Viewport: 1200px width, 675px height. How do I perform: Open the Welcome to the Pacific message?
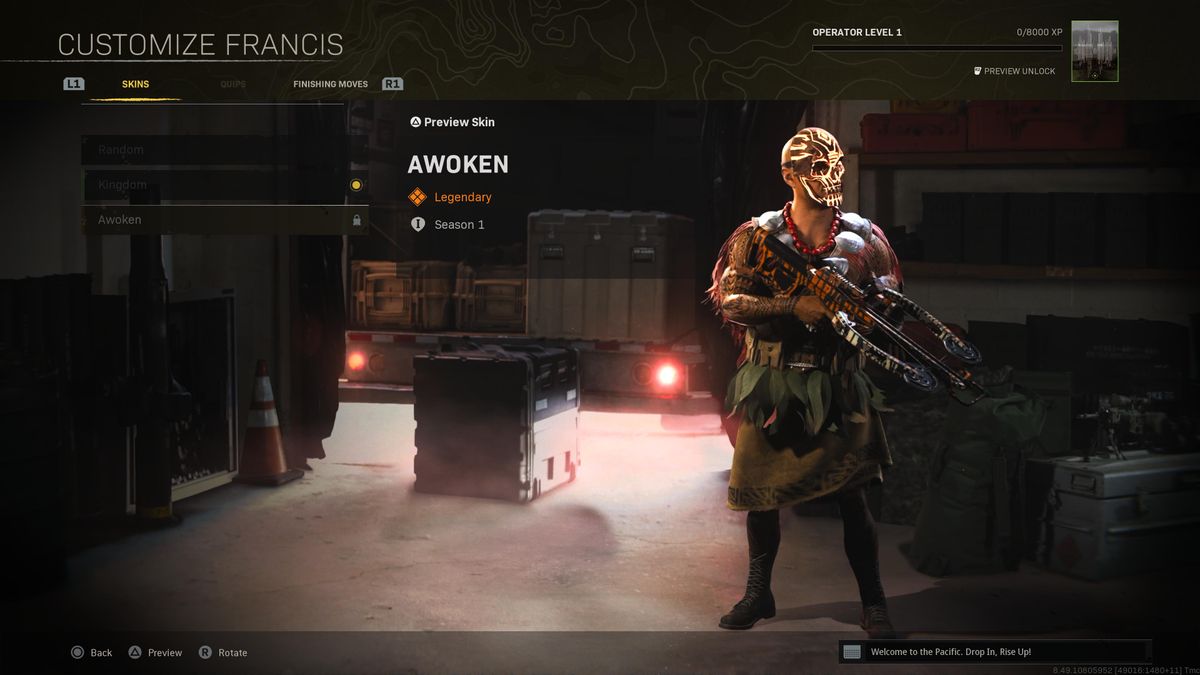click(x=994, y=652)
